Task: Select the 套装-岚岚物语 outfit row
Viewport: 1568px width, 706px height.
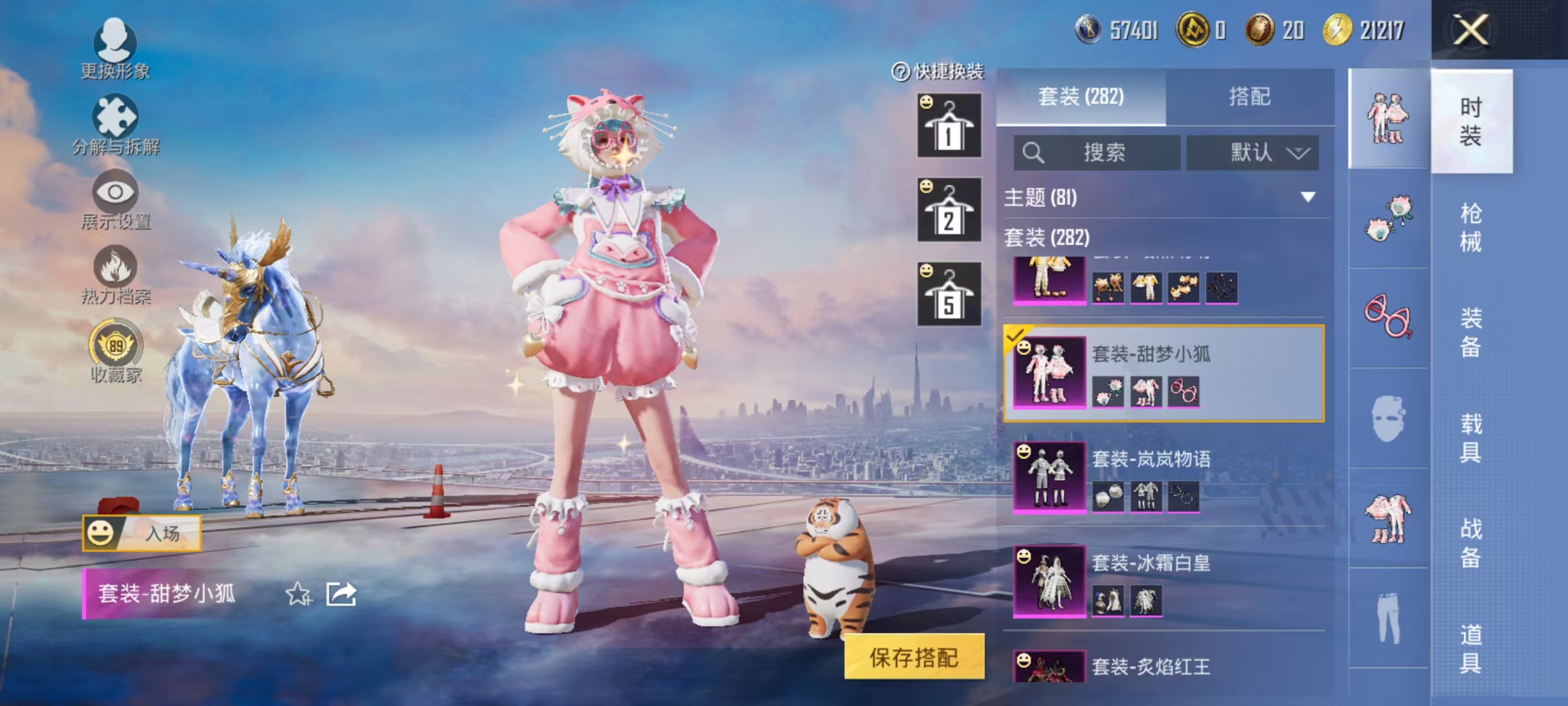Action: 1163,477
